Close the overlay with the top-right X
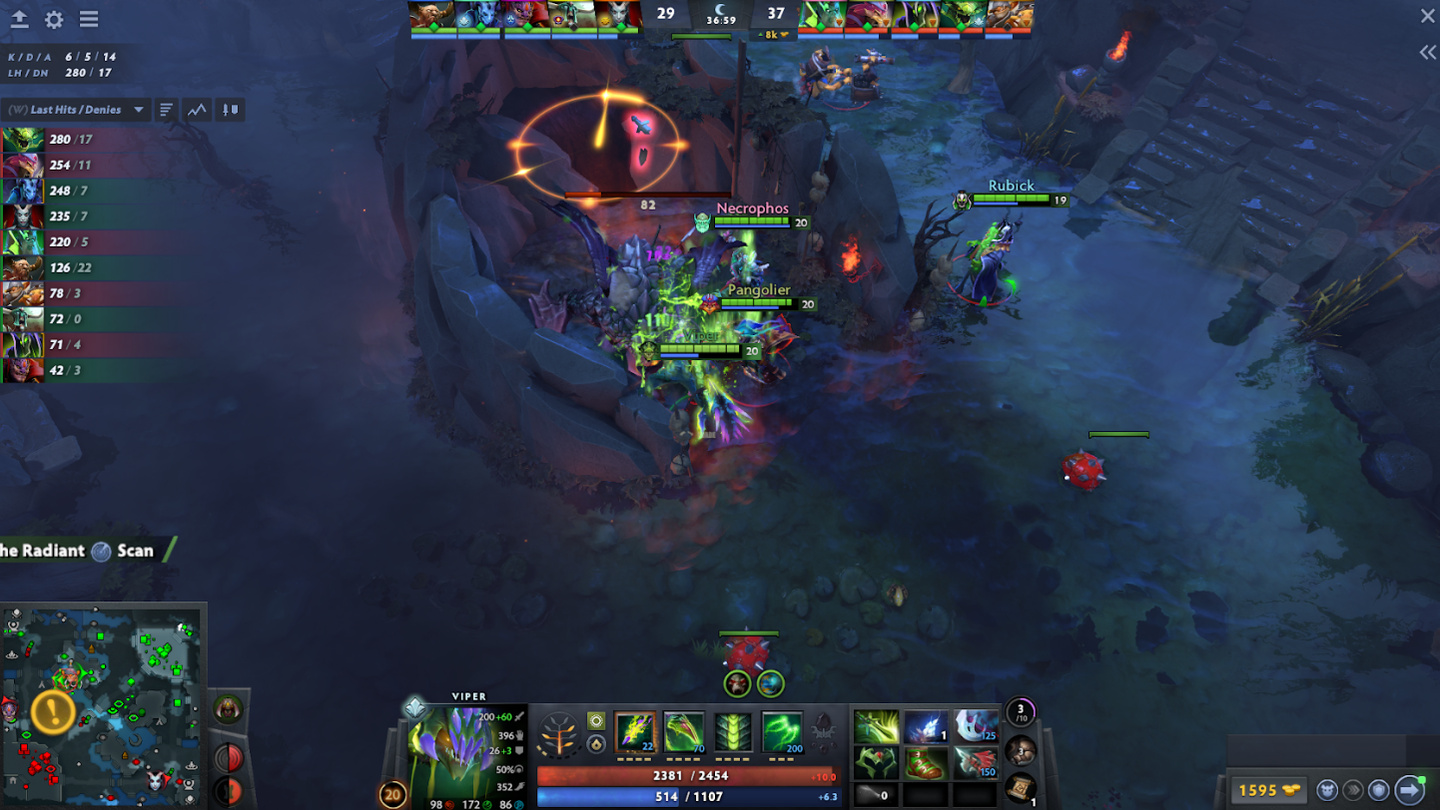The height and width of the screenshot is (810, 1440). [x=1427, y=16]
